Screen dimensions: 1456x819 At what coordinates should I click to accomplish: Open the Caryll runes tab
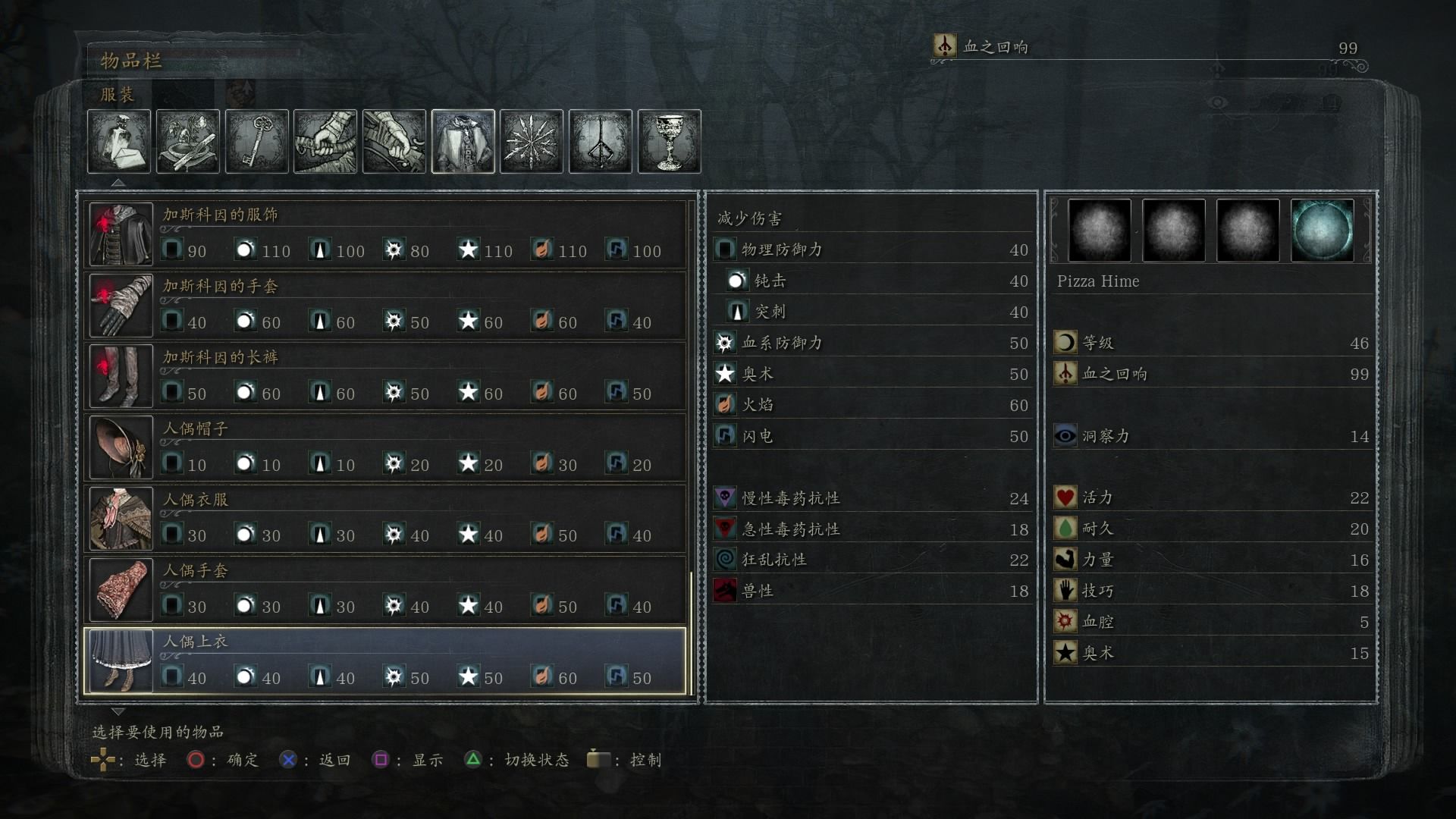pyautogui.click(x=601, y=142)
